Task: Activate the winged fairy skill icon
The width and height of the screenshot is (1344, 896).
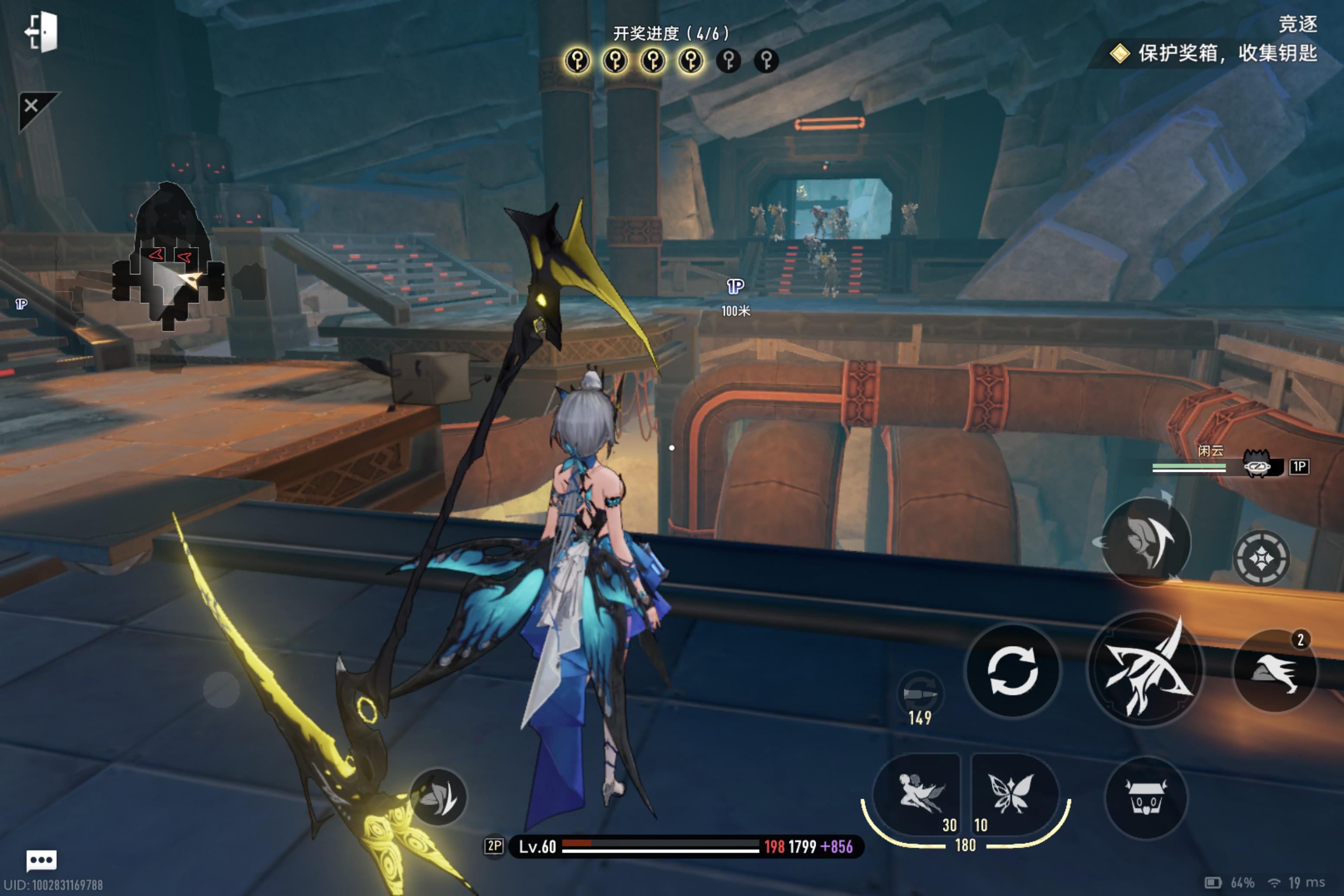Action: click(x=918, y=794)
